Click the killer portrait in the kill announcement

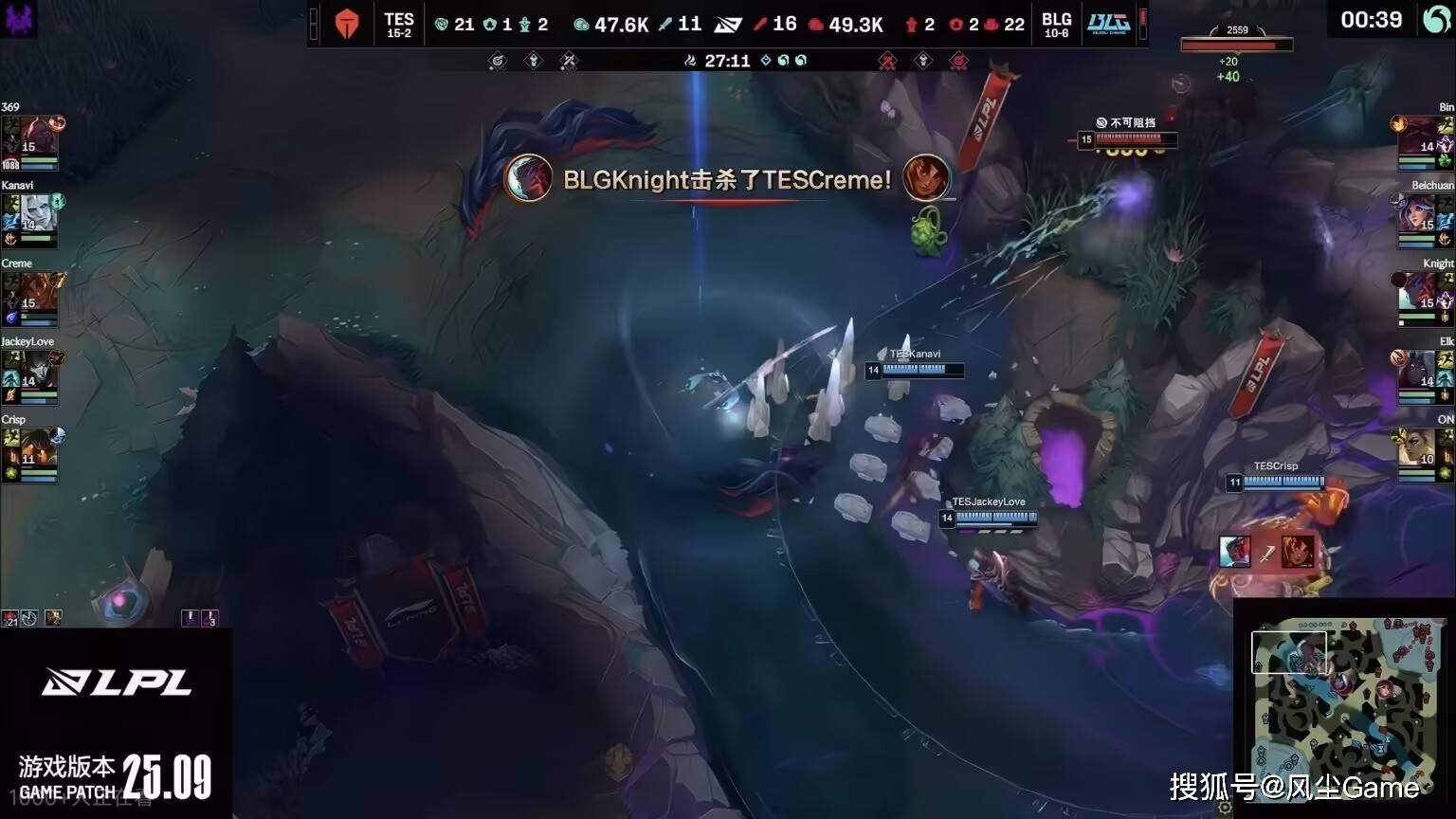528,178
